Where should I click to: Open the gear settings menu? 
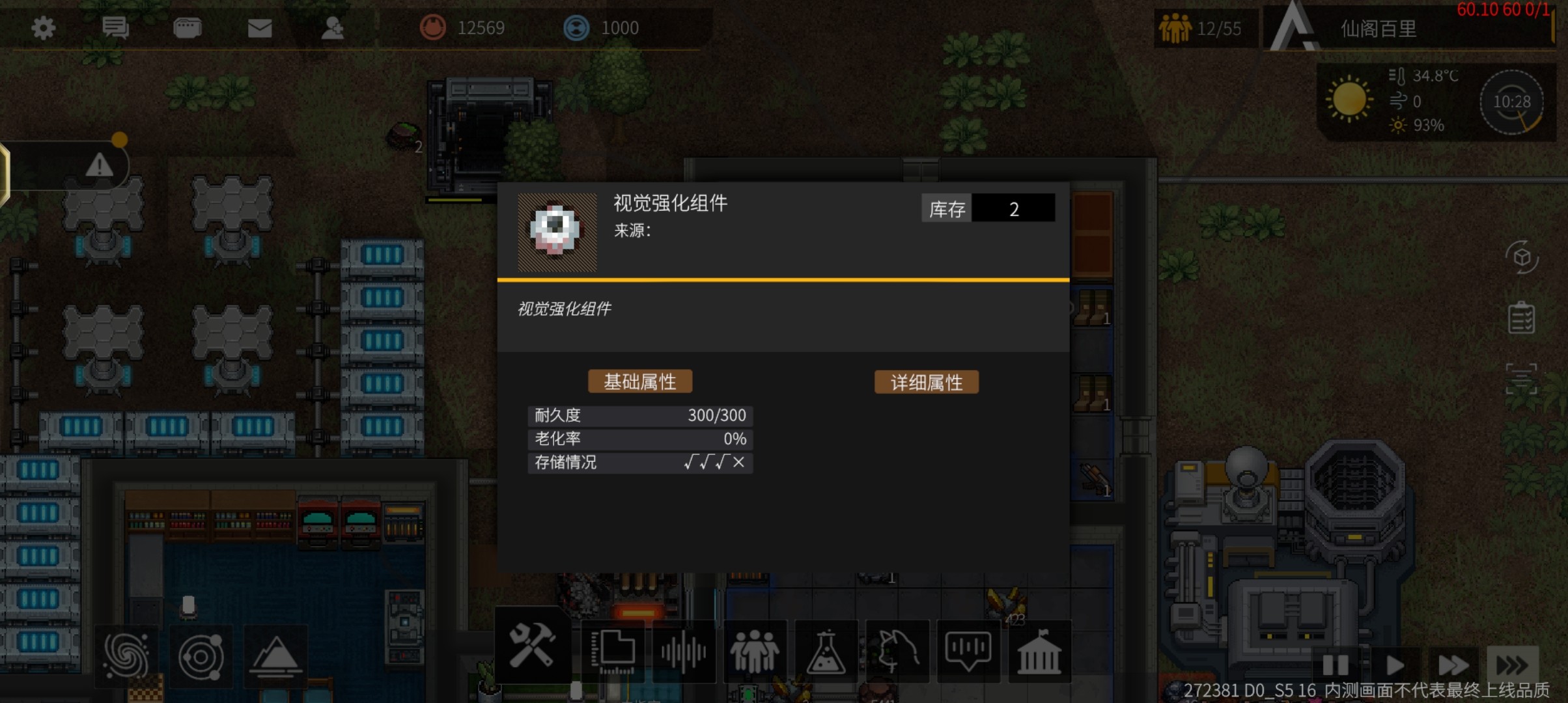tap(44, 28)
